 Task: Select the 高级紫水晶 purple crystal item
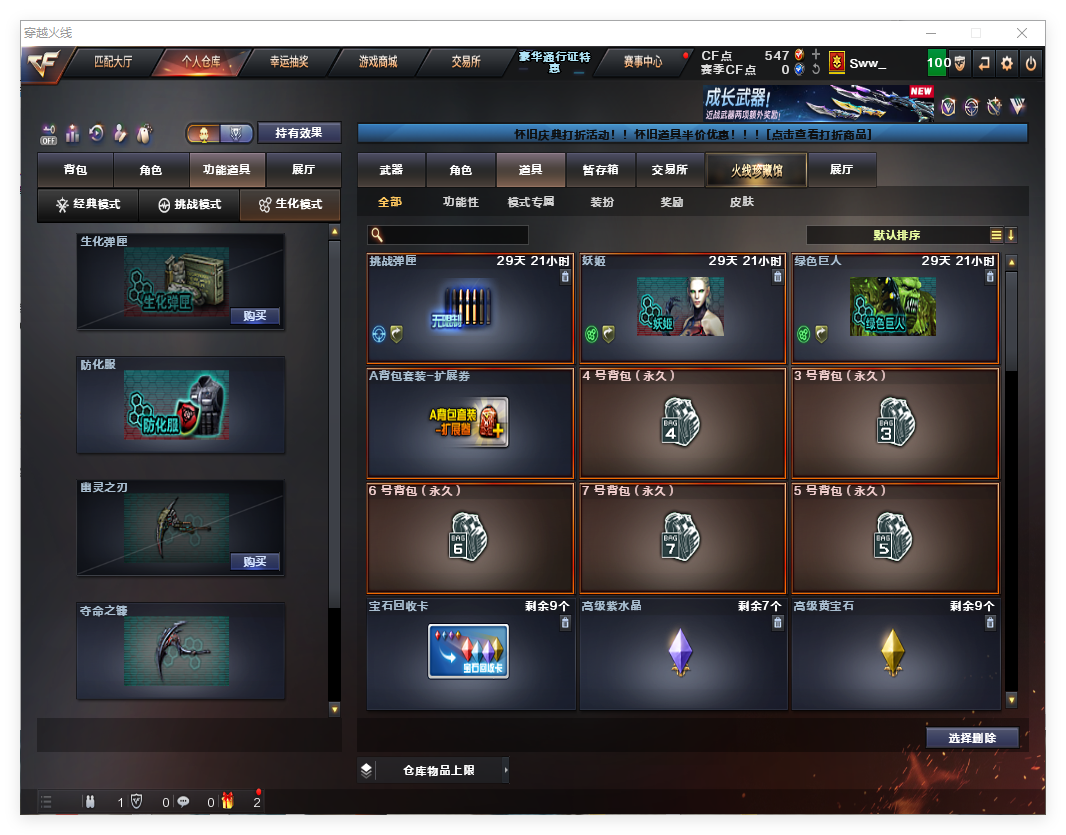click(x=680, y=653)
